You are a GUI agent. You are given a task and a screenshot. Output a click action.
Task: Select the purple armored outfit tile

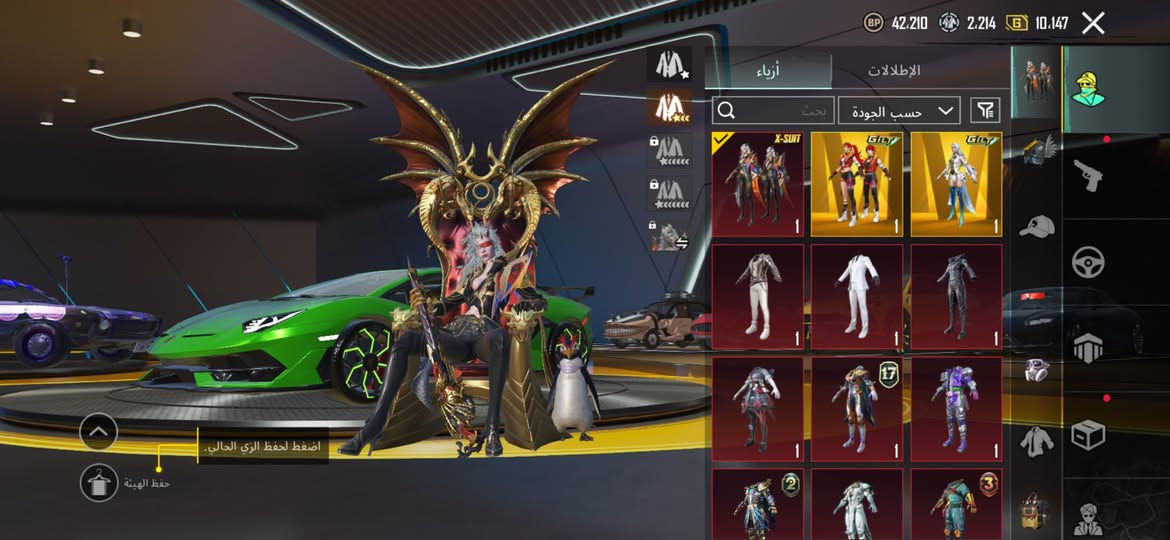pyautogui.click(x=956, y=410)
